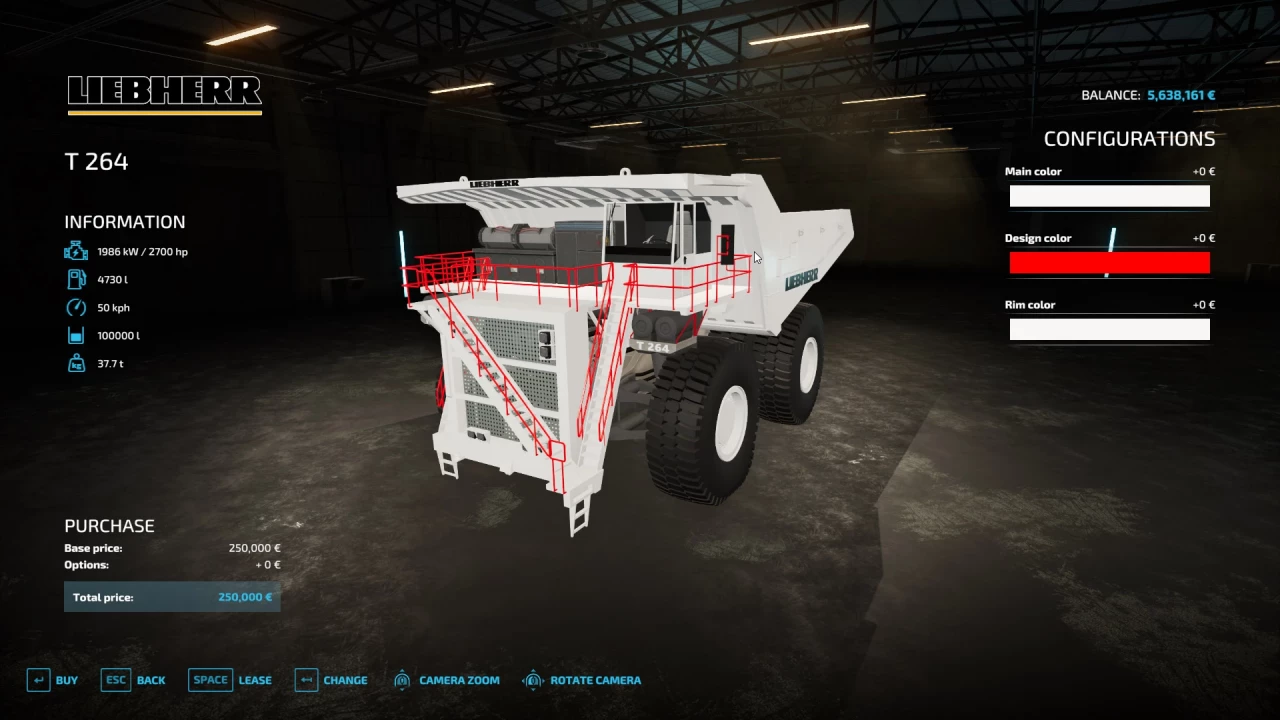
Task: Select the fuel capacity icon beside 4730 l
Action: tap(75, 279)
